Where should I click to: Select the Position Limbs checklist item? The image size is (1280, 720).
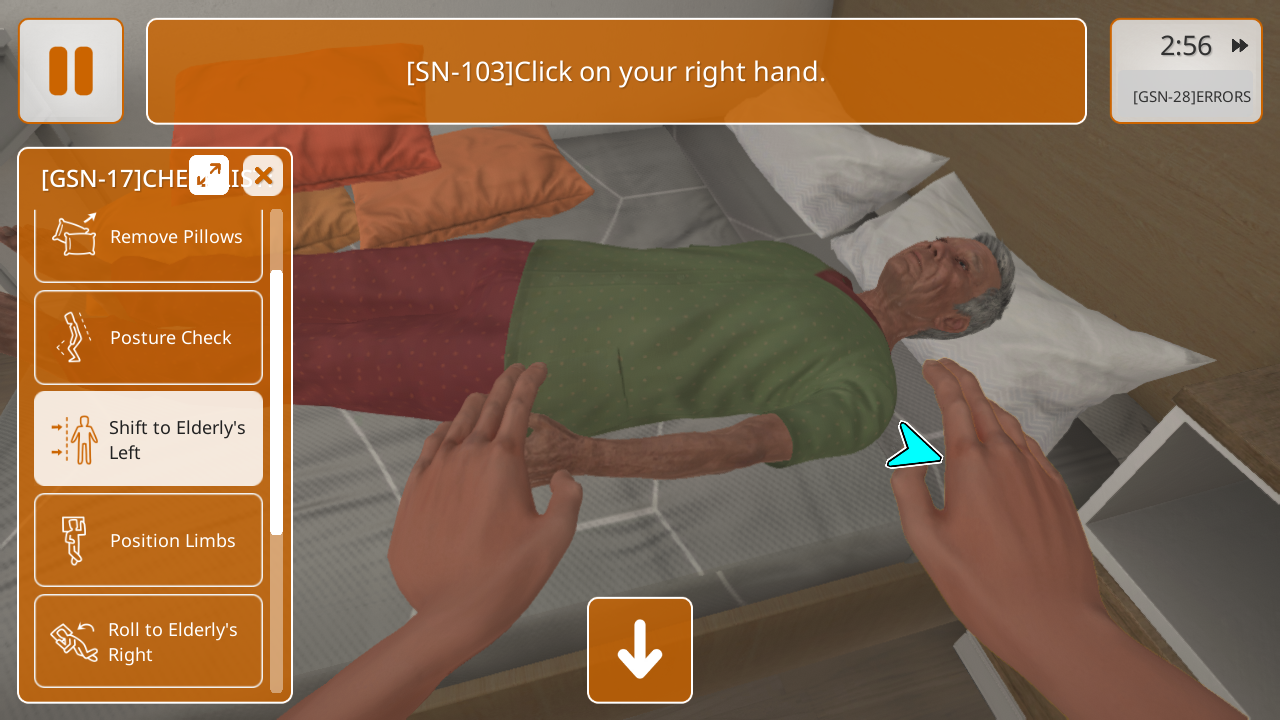[148, 540]
